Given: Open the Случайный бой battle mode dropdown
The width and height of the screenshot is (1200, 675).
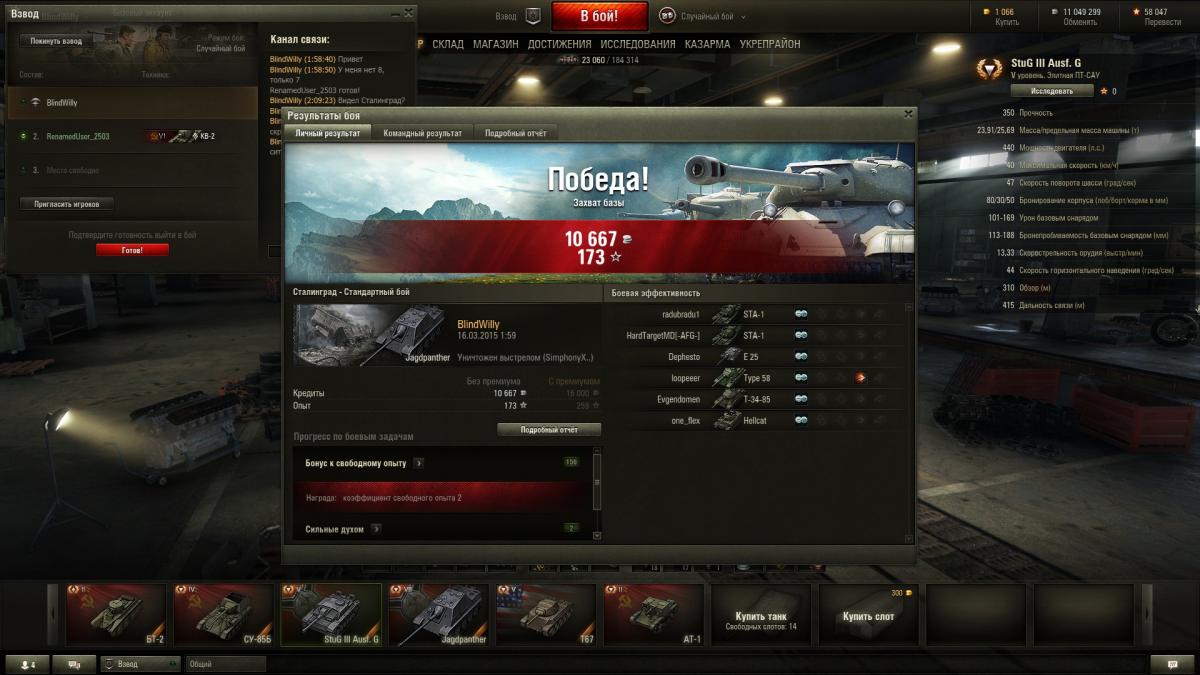Looking at the screenshot, I should click(706, 17).
